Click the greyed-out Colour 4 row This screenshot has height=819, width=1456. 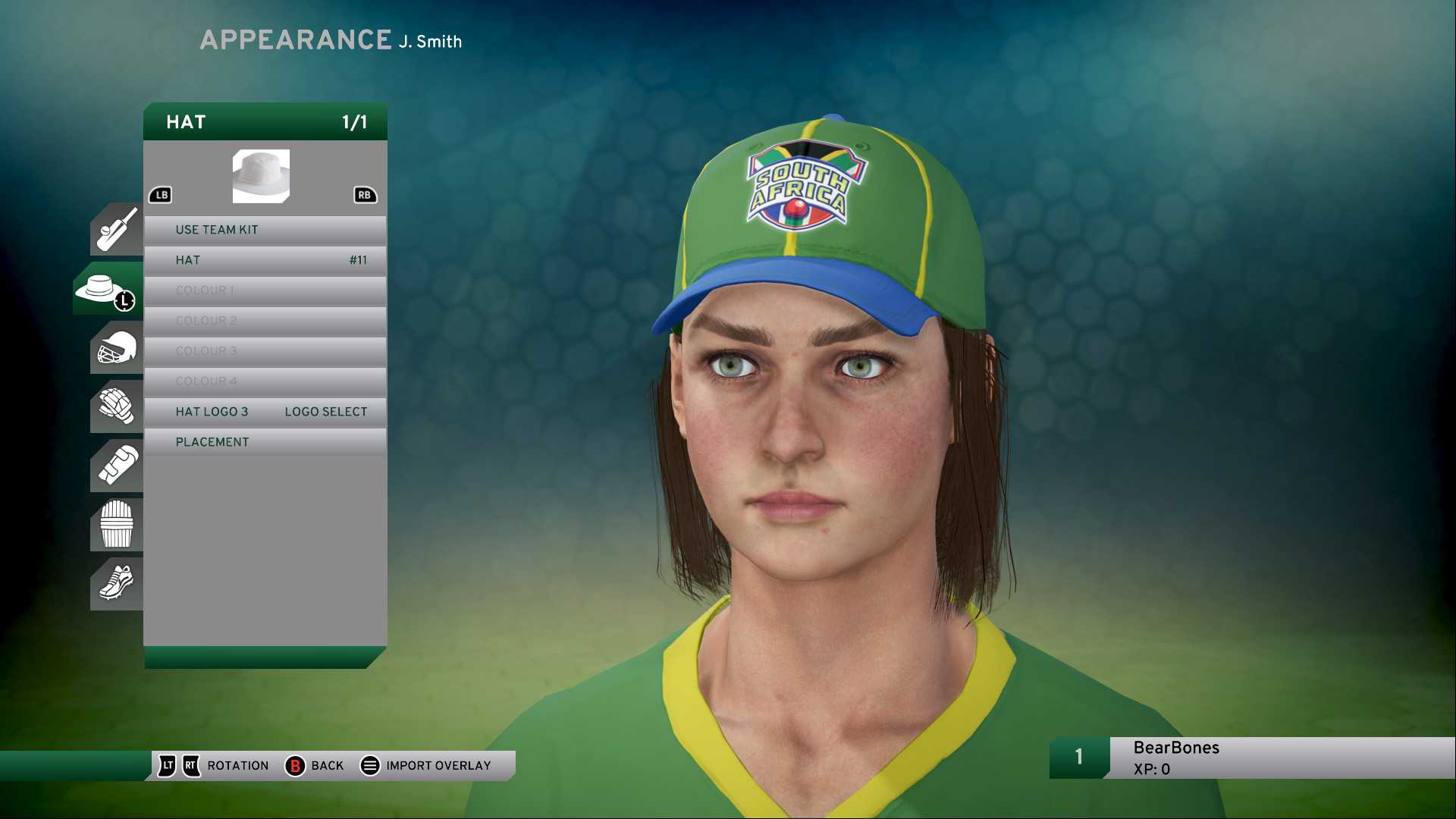click(x=265, y=381)
